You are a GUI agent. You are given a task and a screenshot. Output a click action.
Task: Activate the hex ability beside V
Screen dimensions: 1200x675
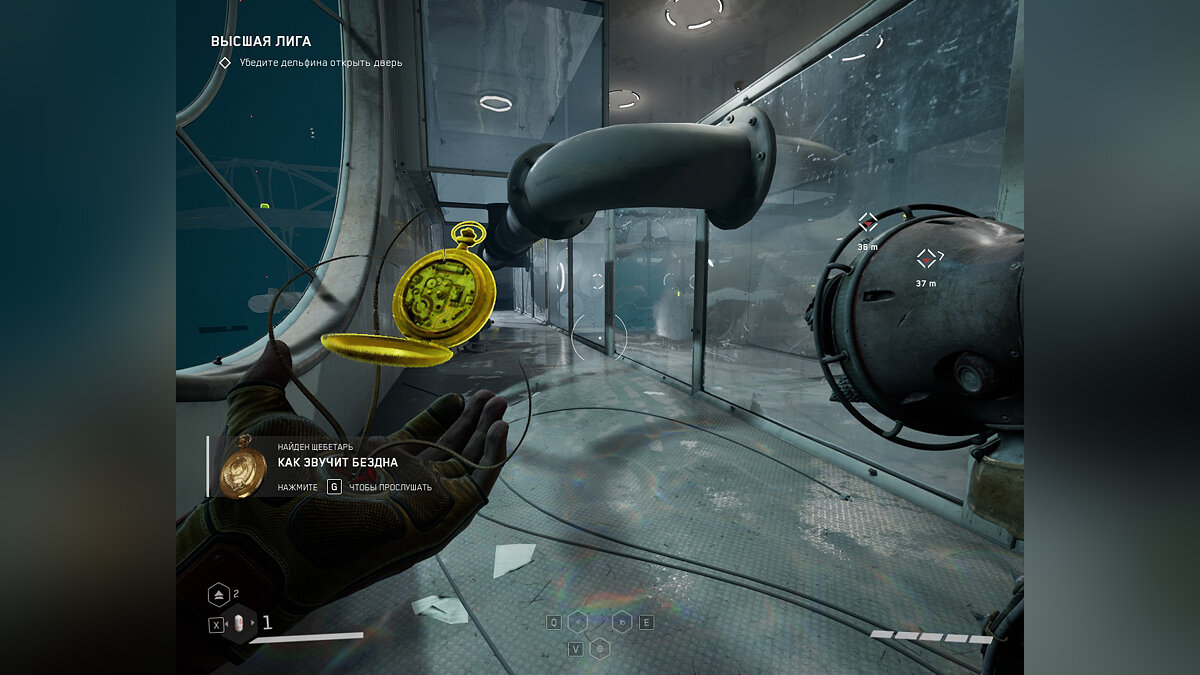click(x=600, y=648)
